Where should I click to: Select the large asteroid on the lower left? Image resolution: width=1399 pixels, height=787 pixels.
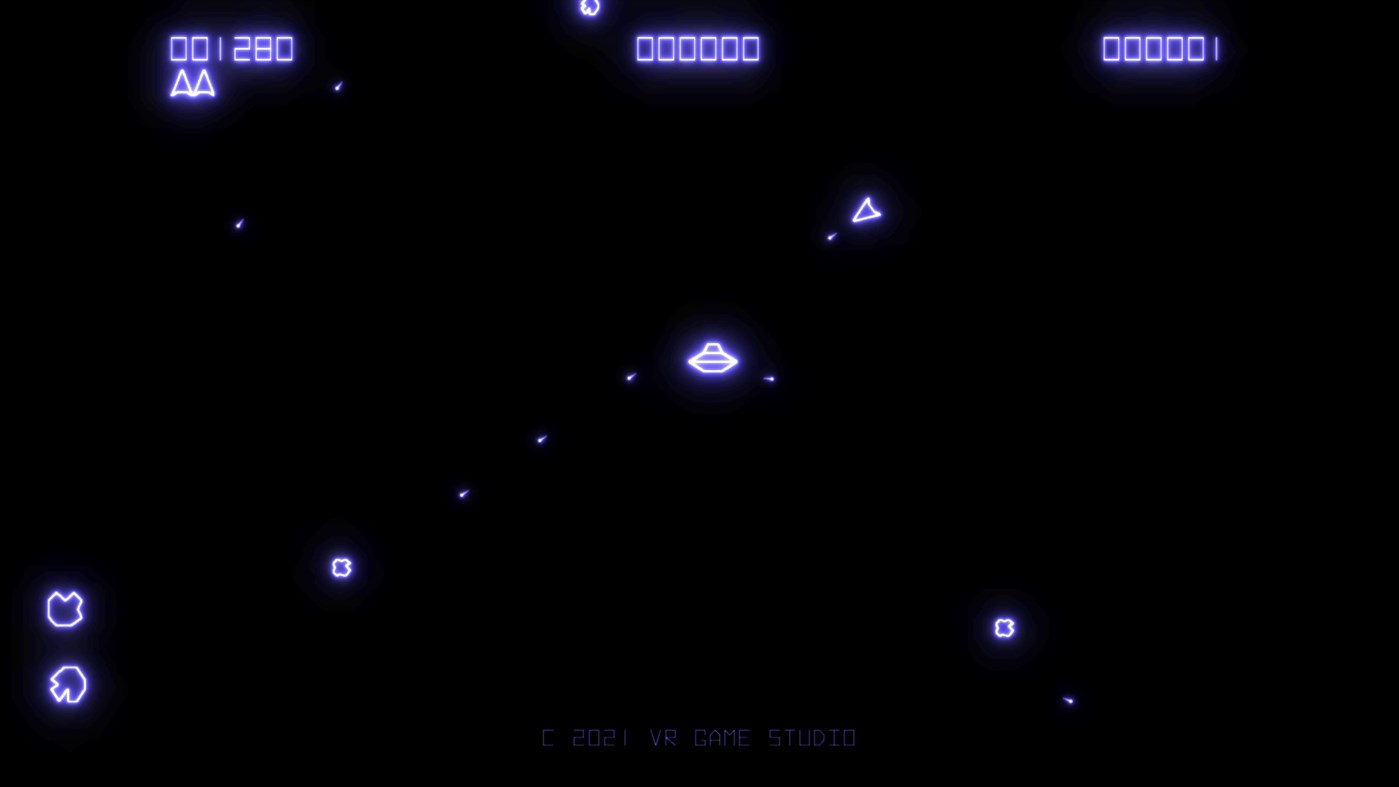[64, 610]
